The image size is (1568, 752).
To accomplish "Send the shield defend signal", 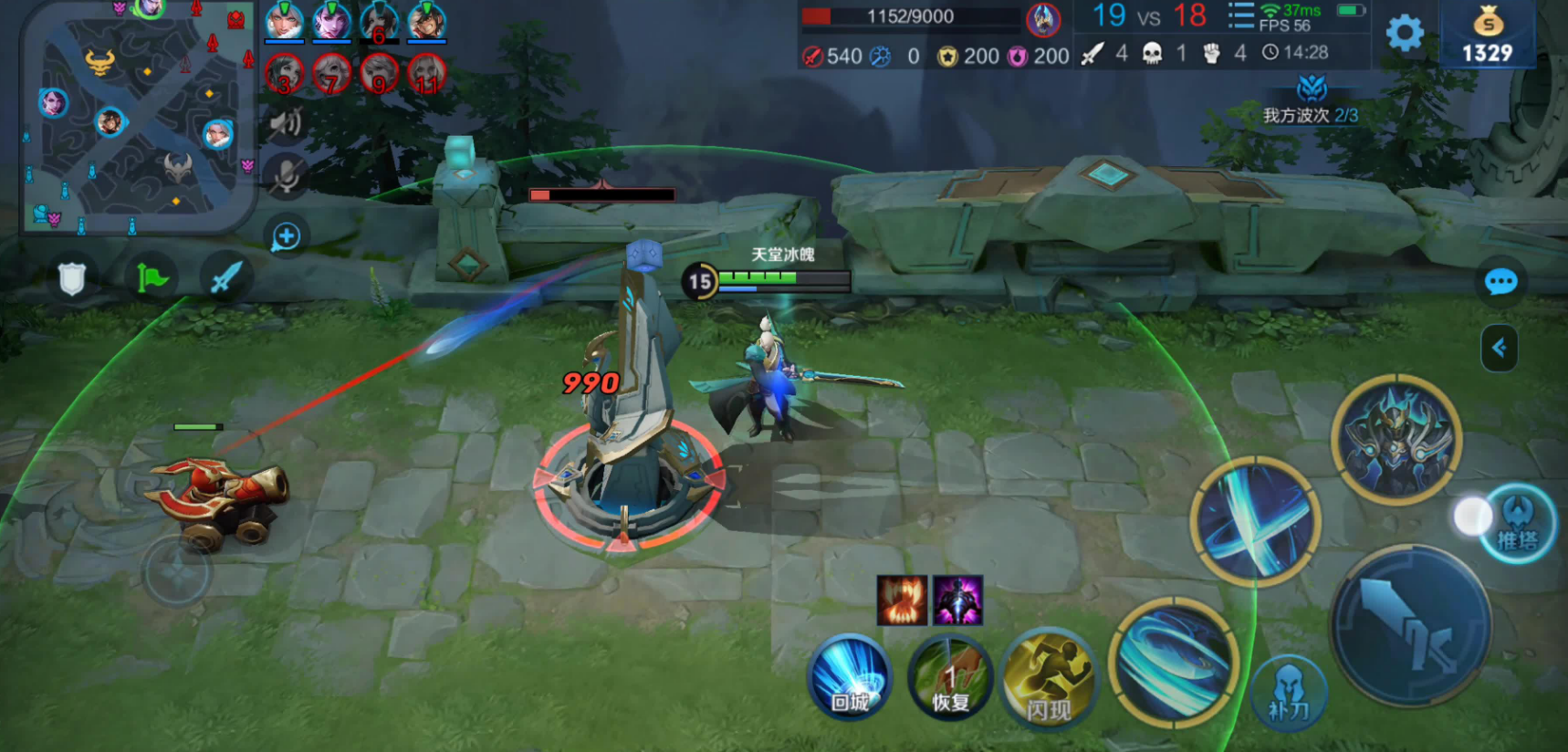I will click(72, 278).
